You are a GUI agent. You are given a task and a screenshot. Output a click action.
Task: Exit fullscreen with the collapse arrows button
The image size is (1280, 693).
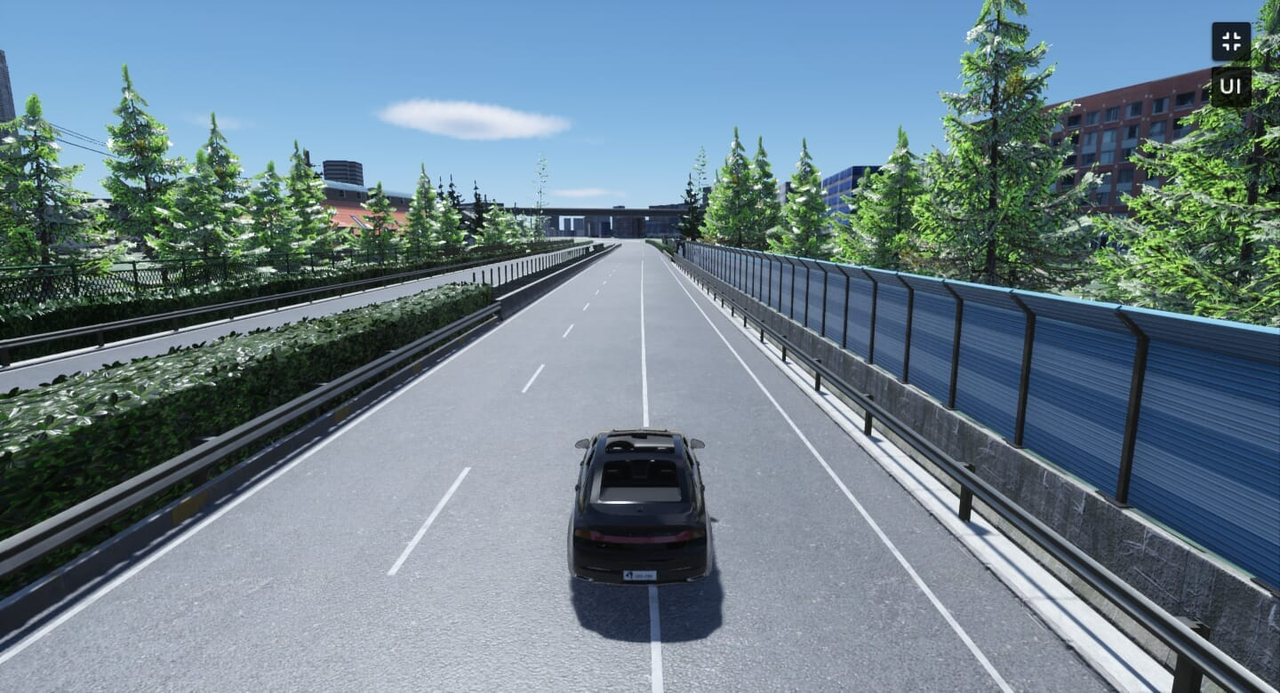(x=1231, y=41)
